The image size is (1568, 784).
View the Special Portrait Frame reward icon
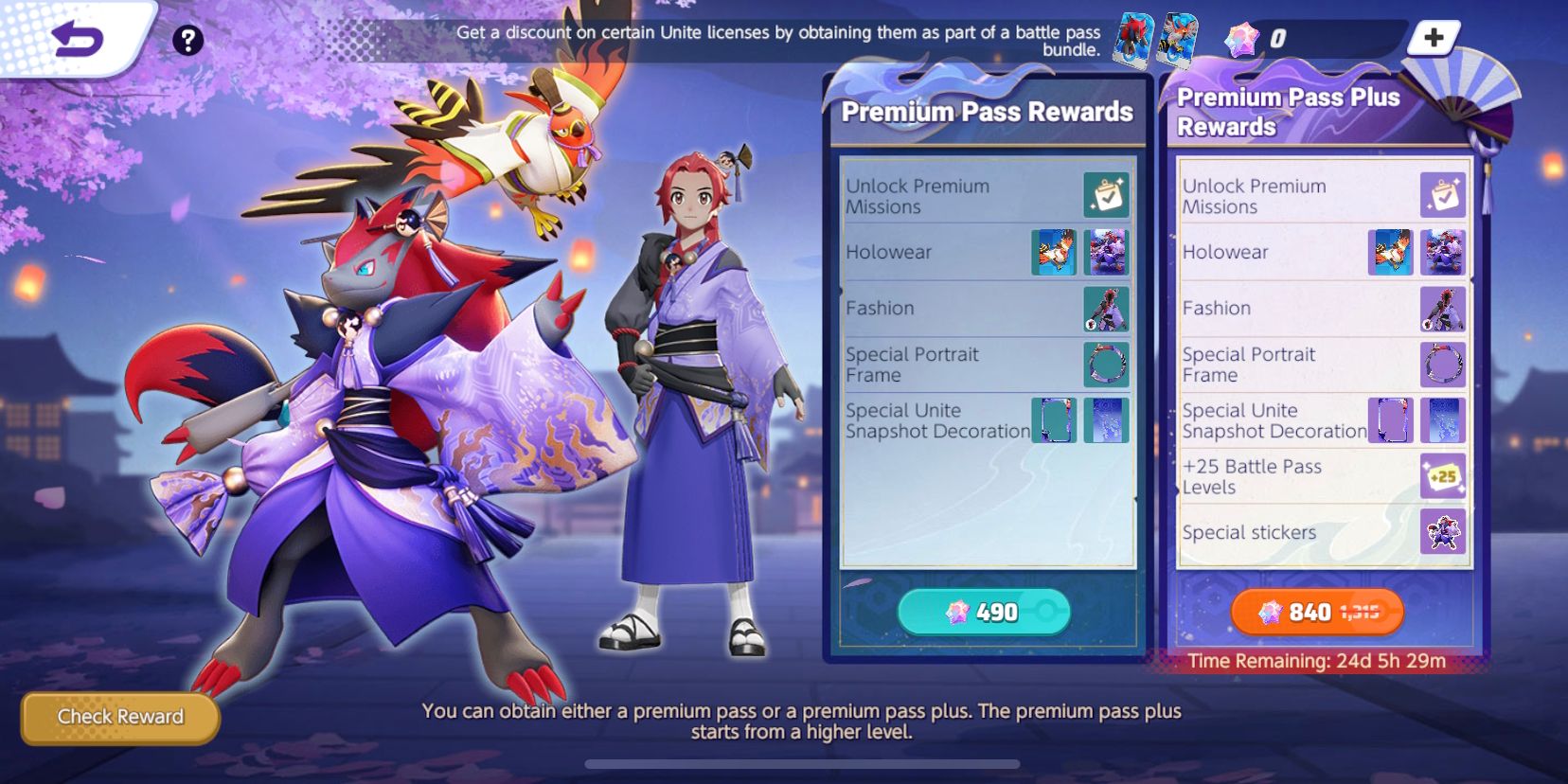pos(1108,365)
